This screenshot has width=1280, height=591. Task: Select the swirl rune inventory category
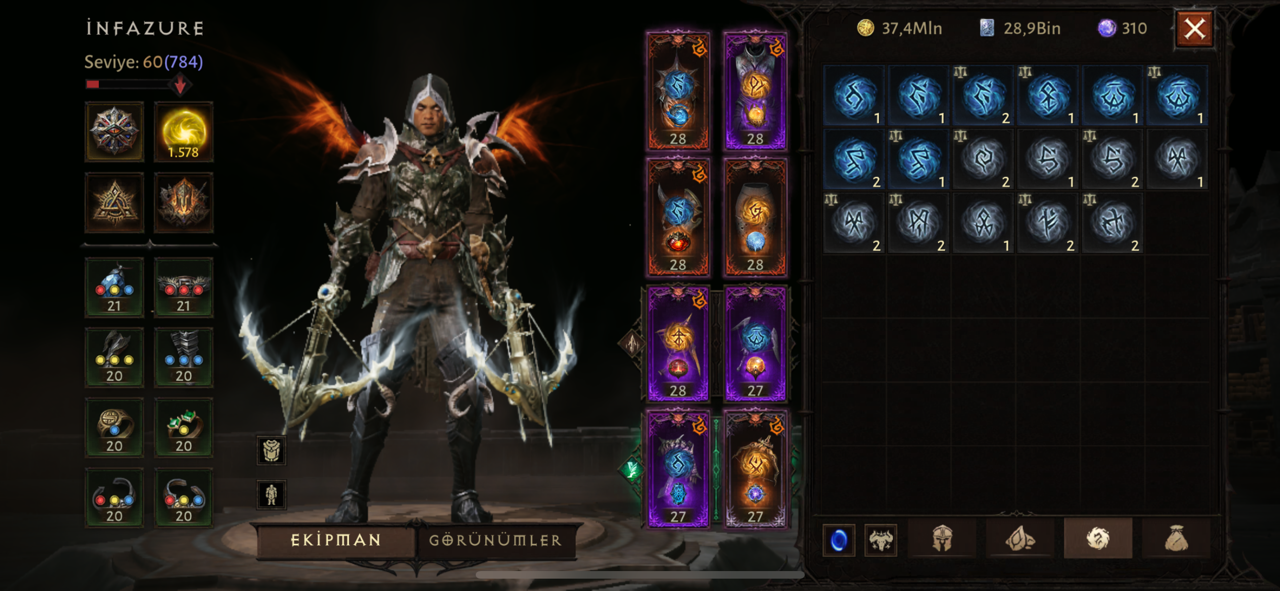point(1097,539)
